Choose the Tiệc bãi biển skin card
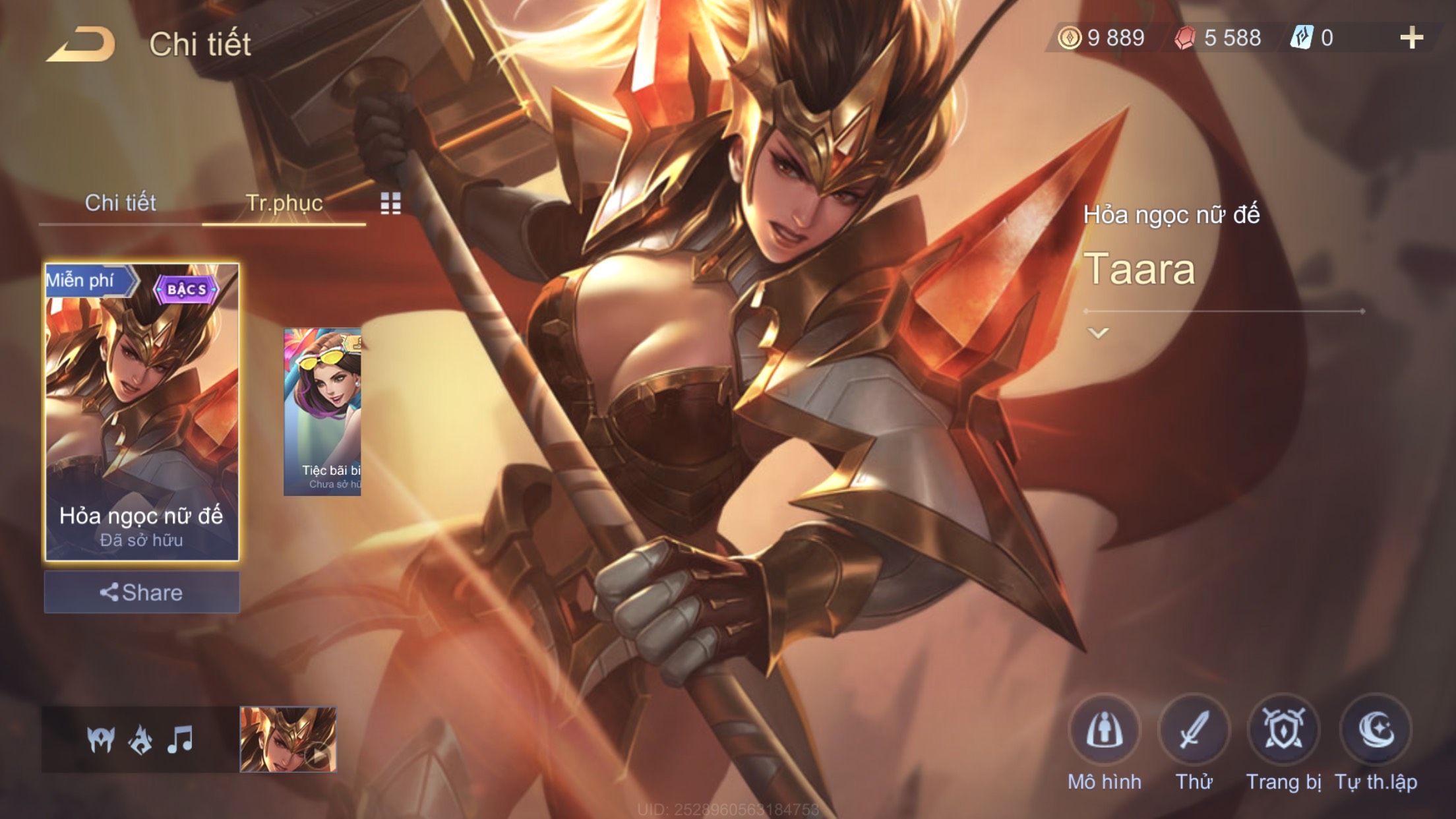 (x=322, y=411)
